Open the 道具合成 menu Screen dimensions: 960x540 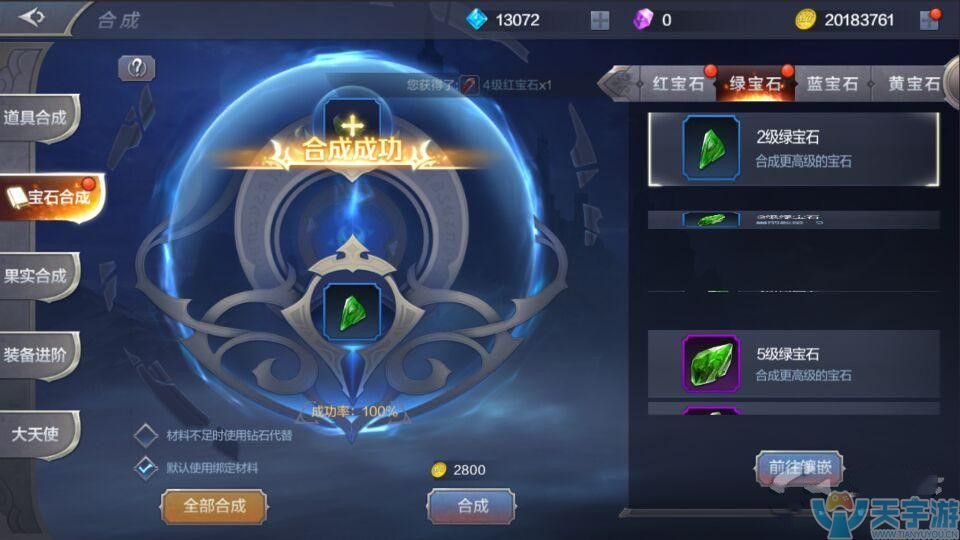click(37, 118)
